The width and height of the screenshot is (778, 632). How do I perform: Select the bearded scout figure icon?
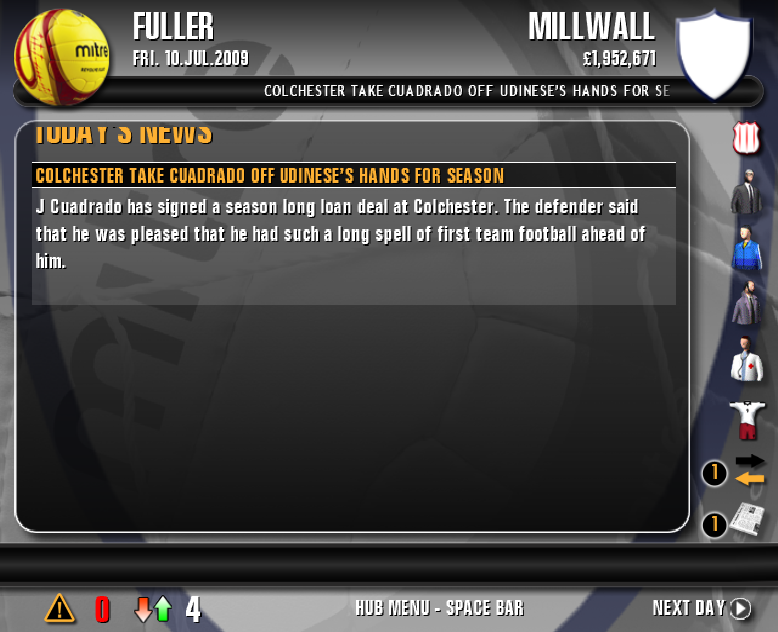pos(746,303)
